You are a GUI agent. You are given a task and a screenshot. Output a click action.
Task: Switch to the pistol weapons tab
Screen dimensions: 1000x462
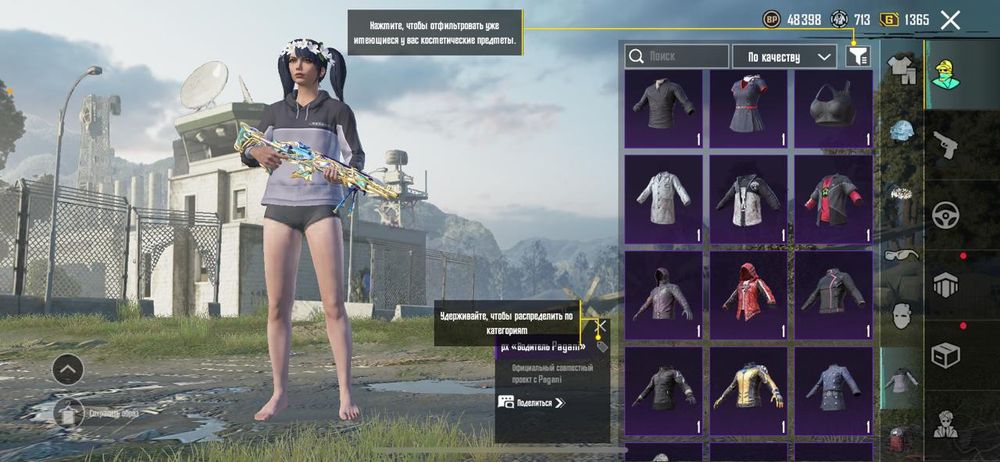945,146
